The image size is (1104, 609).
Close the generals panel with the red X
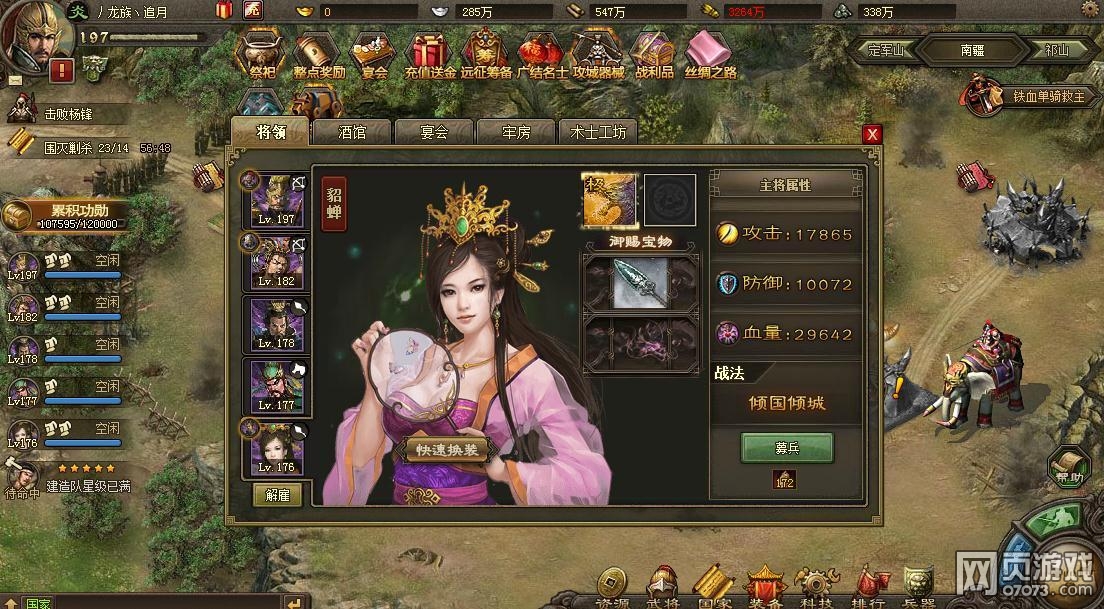point(873,134)
